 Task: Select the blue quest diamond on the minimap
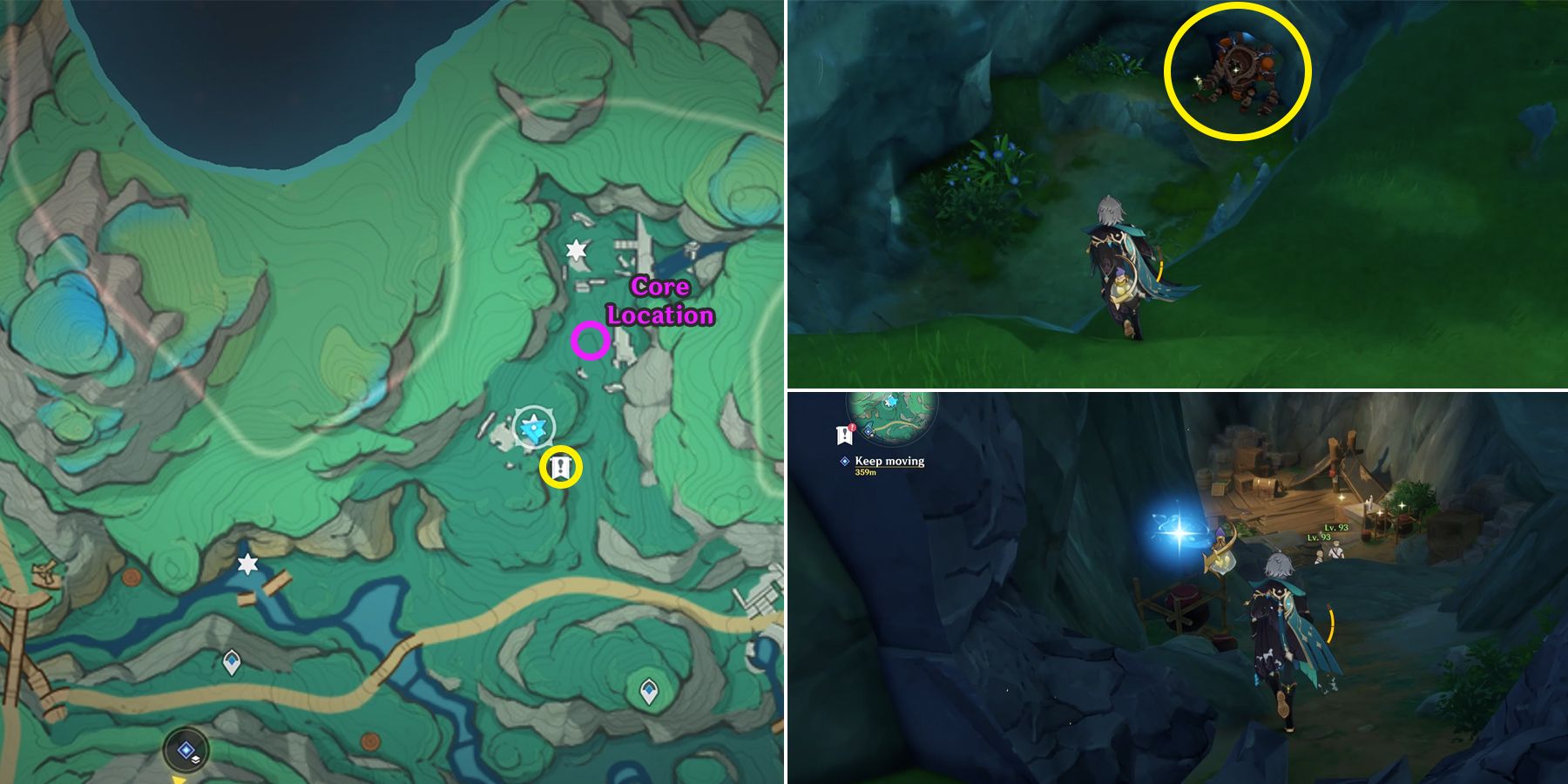868,431
